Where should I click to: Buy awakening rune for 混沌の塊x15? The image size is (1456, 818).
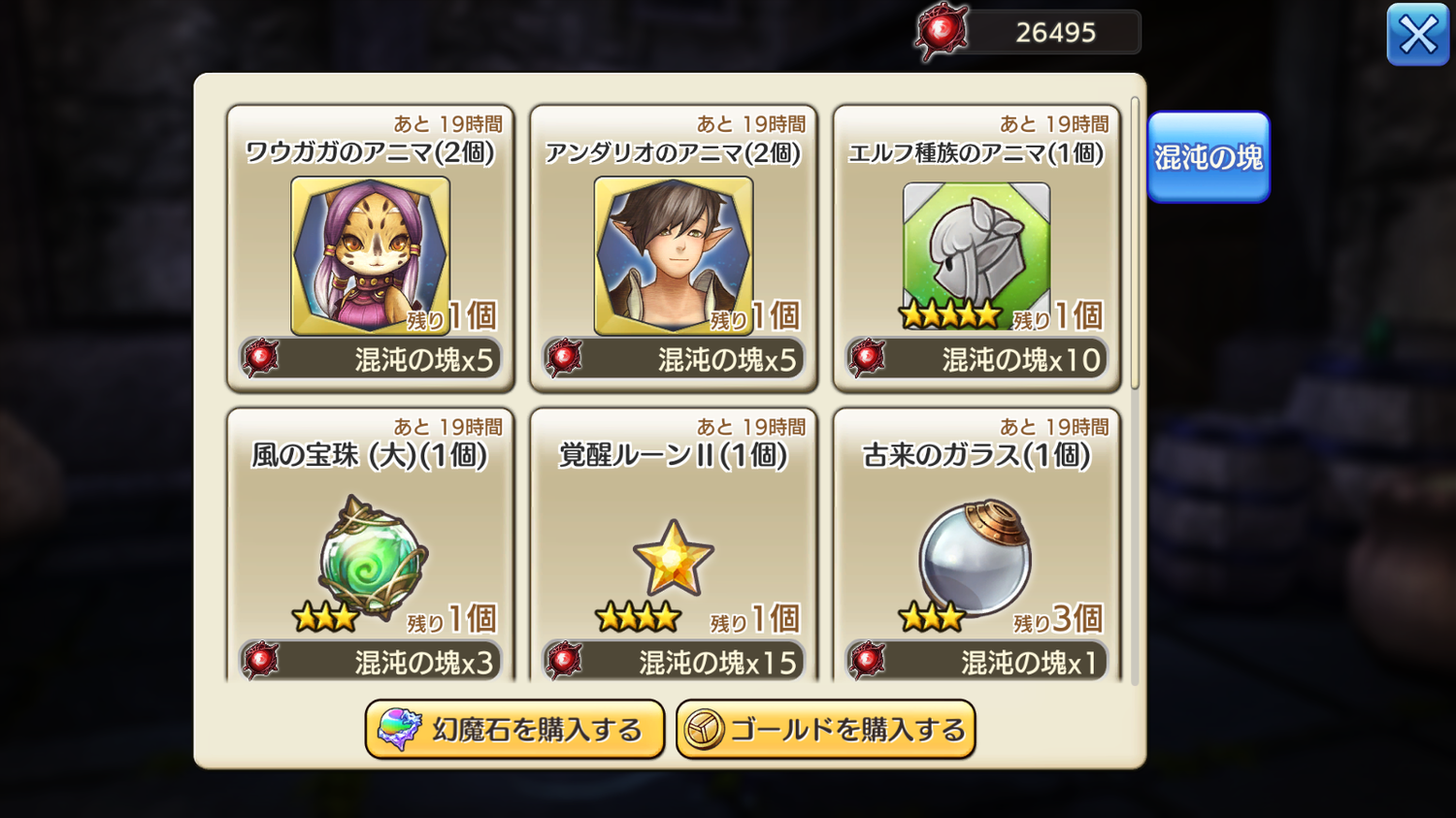coord(674,662)
